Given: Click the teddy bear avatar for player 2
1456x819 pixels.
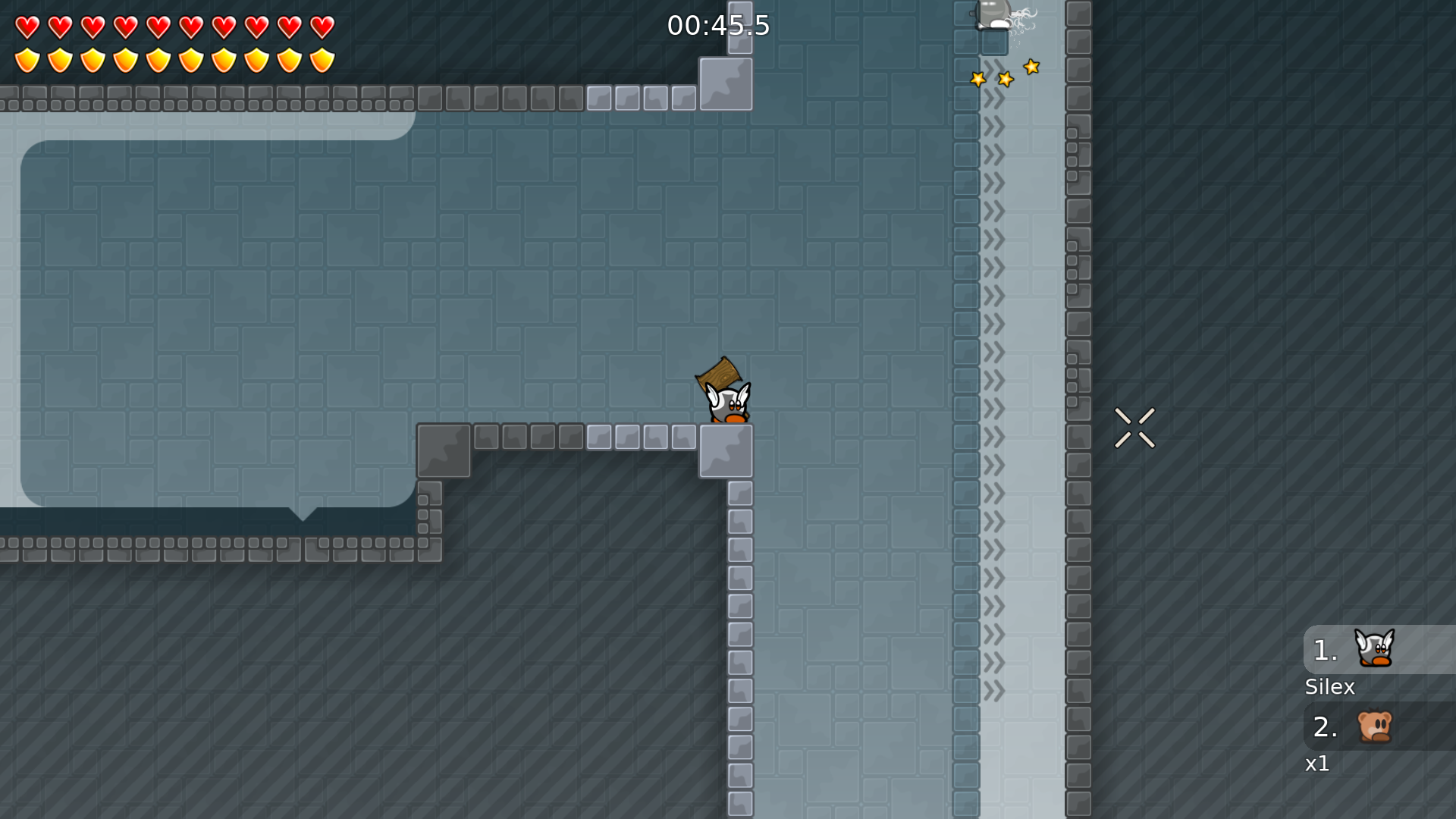Looking at the screenshot, I should pyautogui.click(x=1374, y=726).
